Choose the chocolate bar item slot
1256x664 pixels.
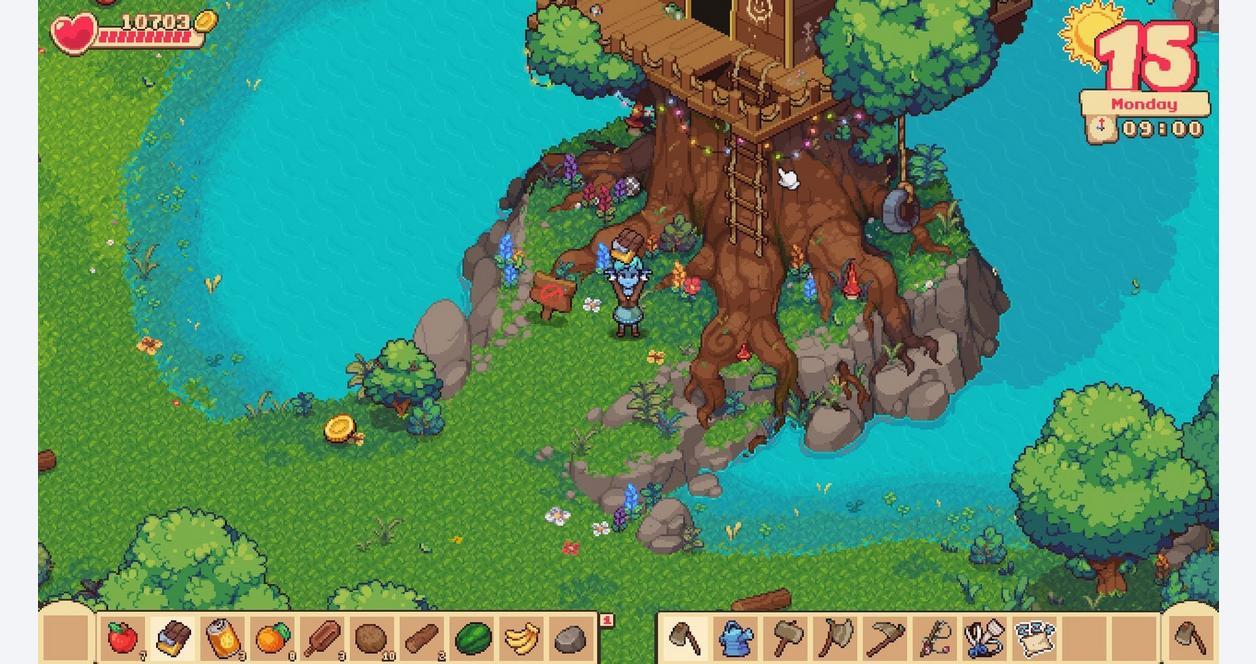tap(172, 638)
